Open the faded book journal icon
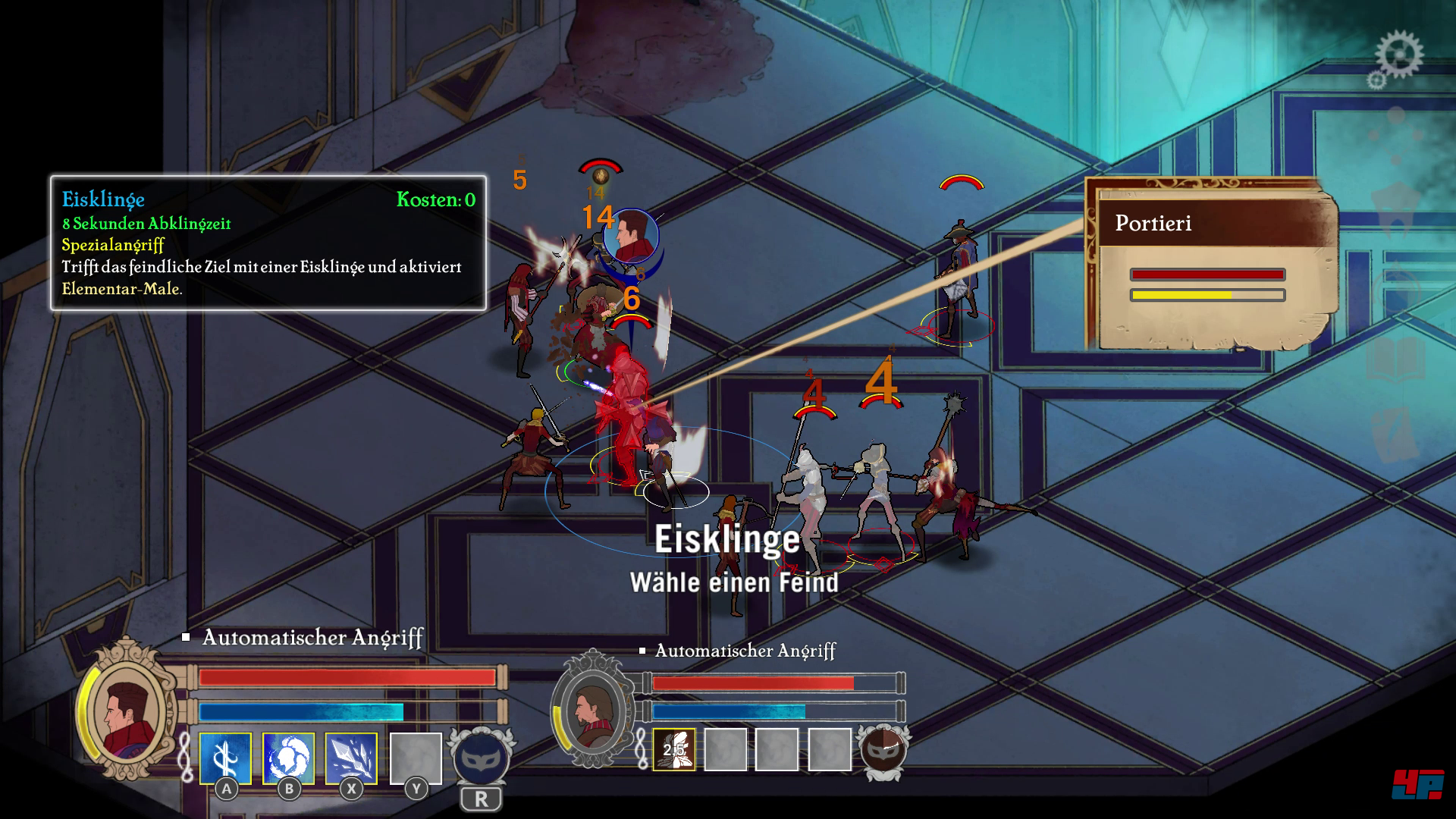This screenshot has height=819, width=1456. click(x=1397, y=359)
